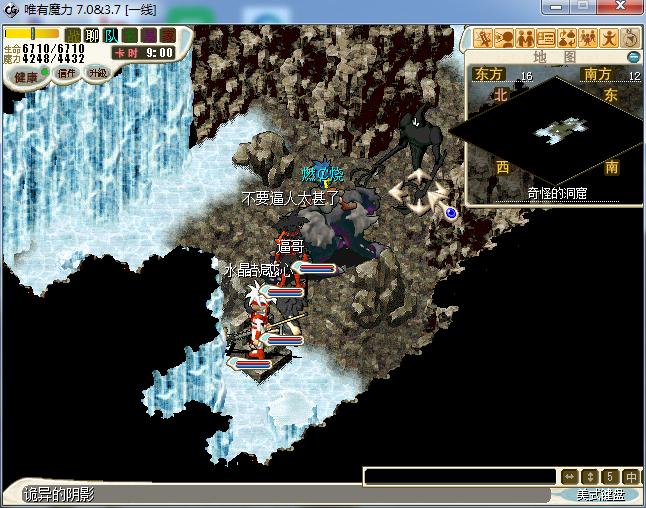The image size is (646, 508).
Task: Click the chat text input box
Action: pos(458,477)
